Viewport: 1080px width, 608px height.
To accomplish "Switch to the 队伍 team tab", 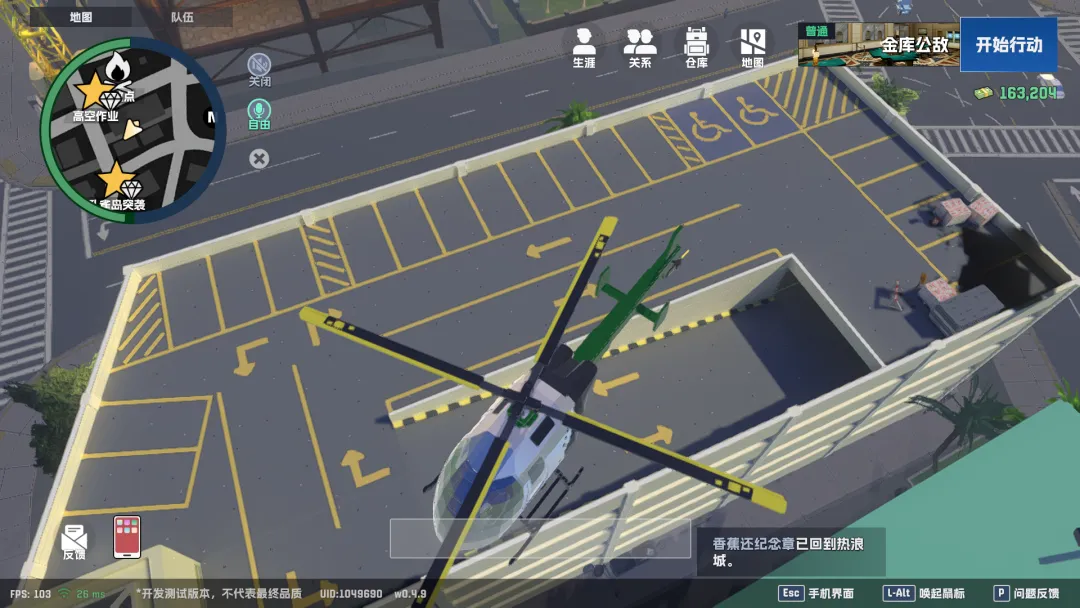I will point(183,17).
